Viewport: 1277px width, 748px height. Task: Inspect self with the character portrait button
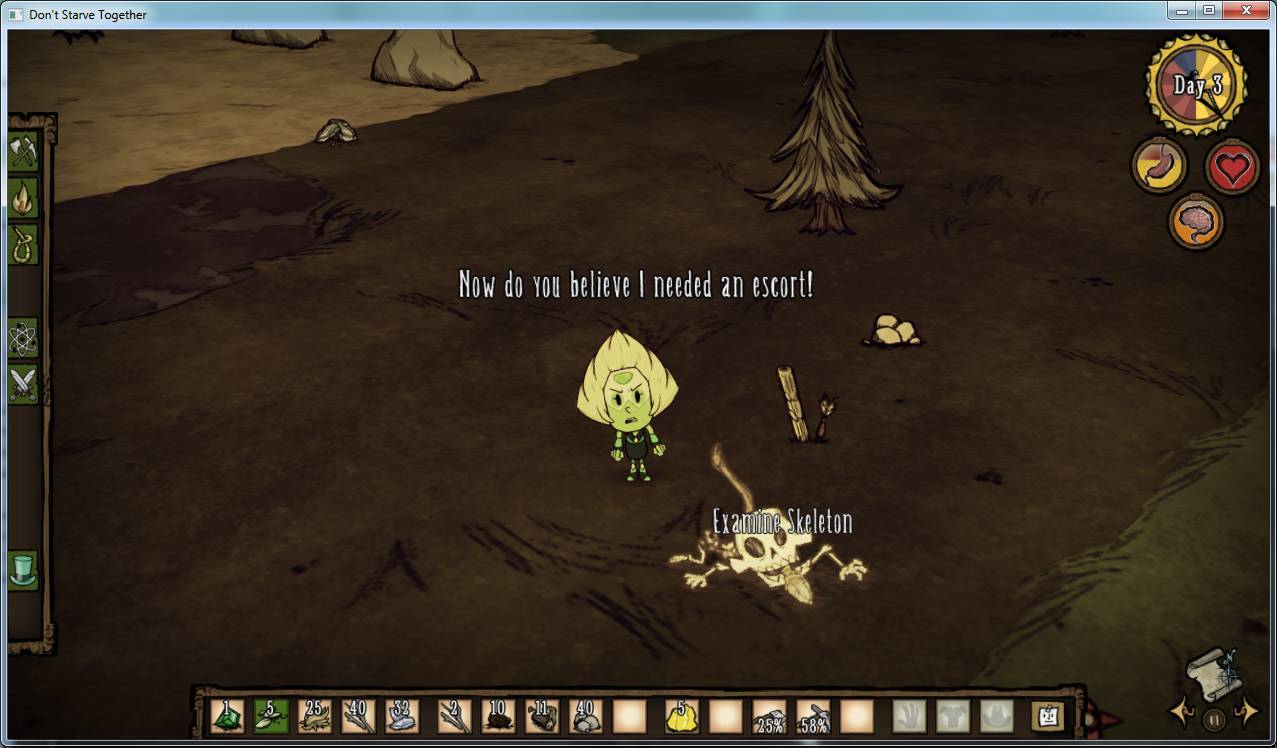pyautogui.click(x=1048, y=716)
